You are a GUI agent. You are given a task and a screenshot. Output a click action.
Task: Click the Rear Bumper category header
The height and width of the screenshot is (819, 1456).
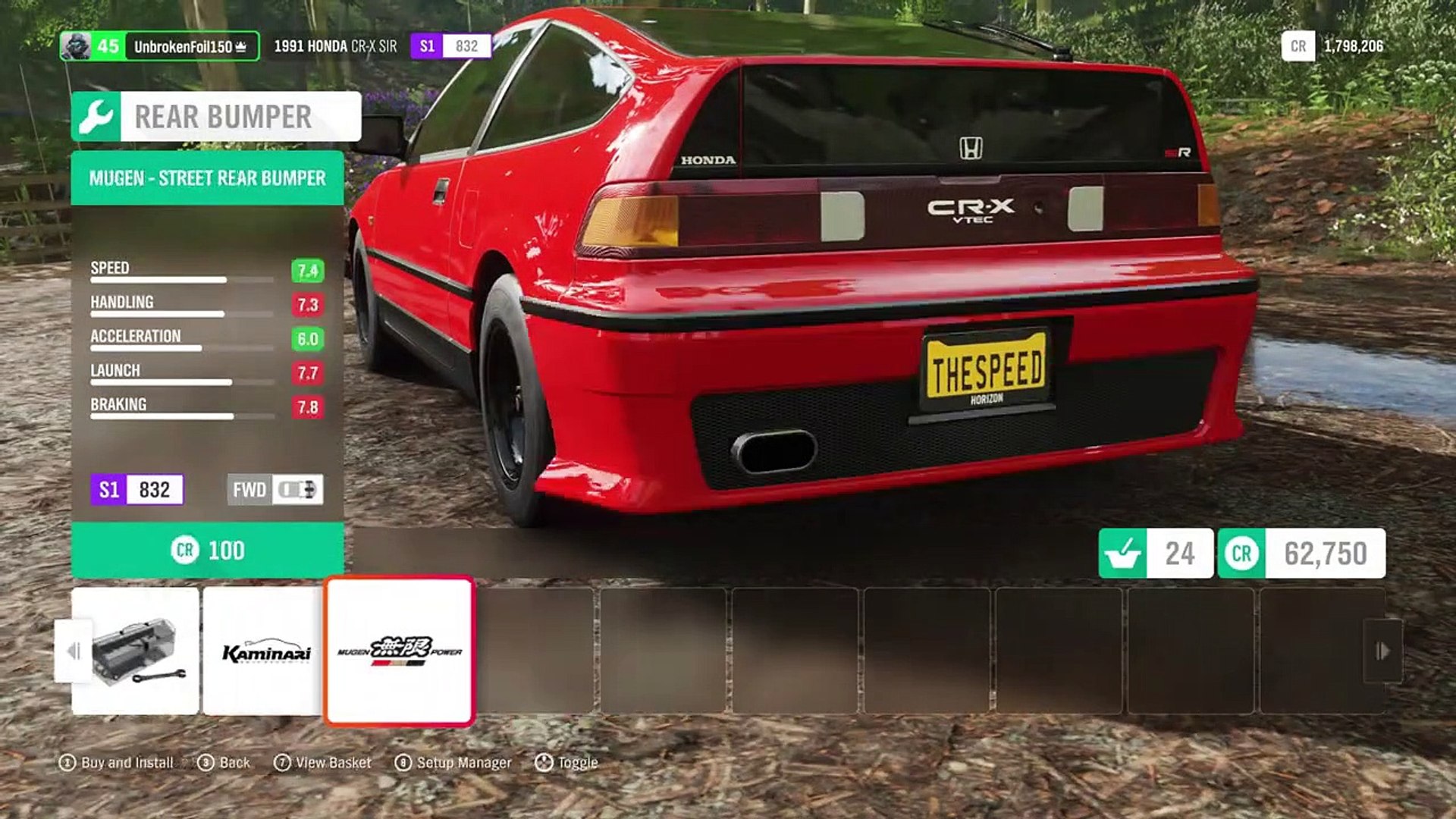point(216,117)
